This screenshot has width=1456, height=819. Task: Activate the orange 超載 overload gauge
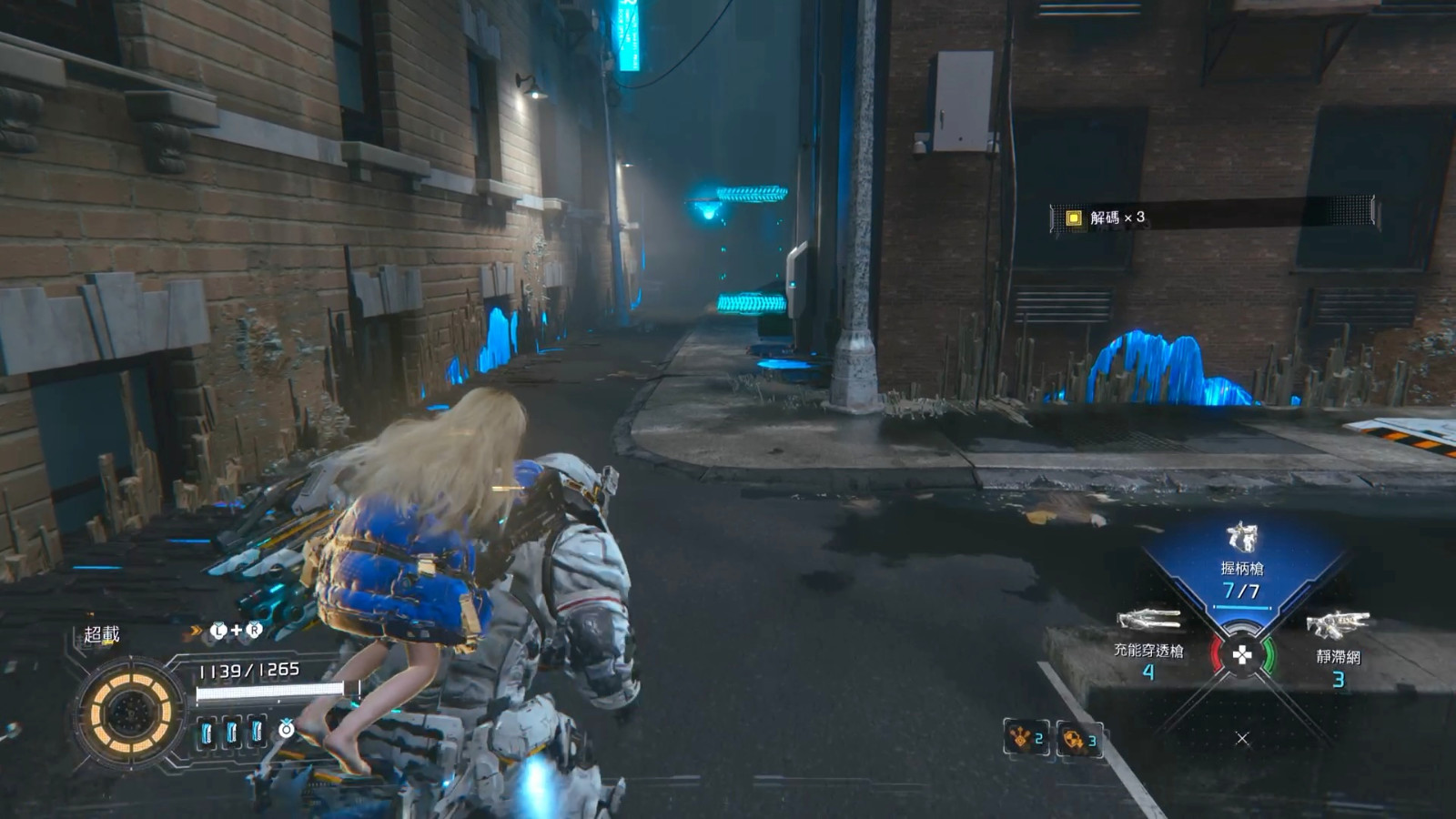click(x=130, y=712)
